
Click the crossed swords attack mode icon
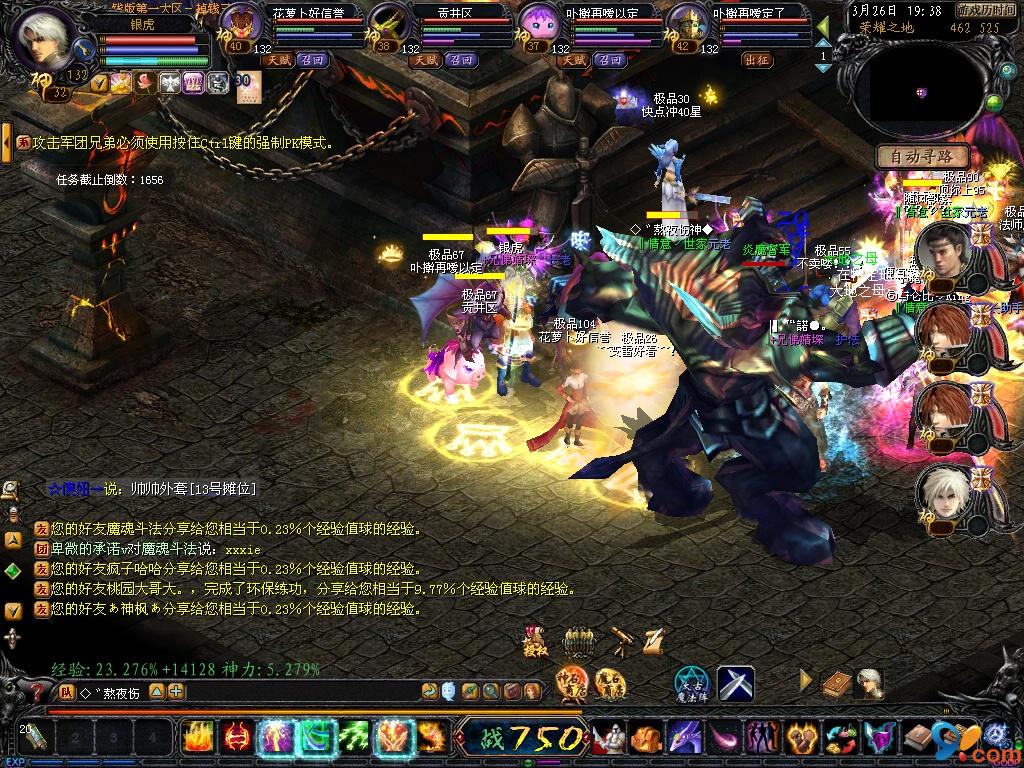click(x=736, y=682)
